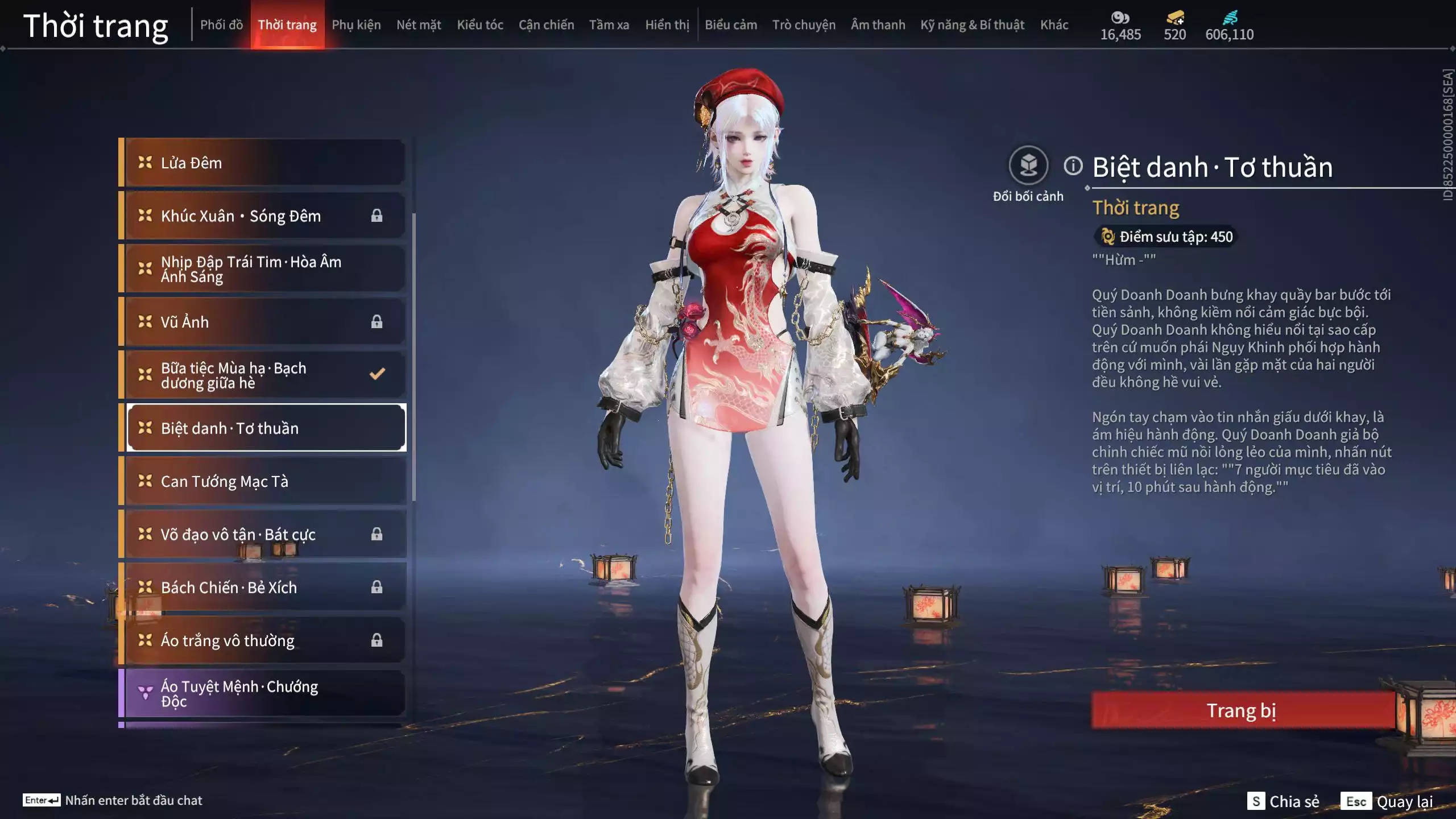This screenshot has width=1456, height=819.
Task: Click the Đổi bối cảnh background icon
Action: pos(1028,166)
